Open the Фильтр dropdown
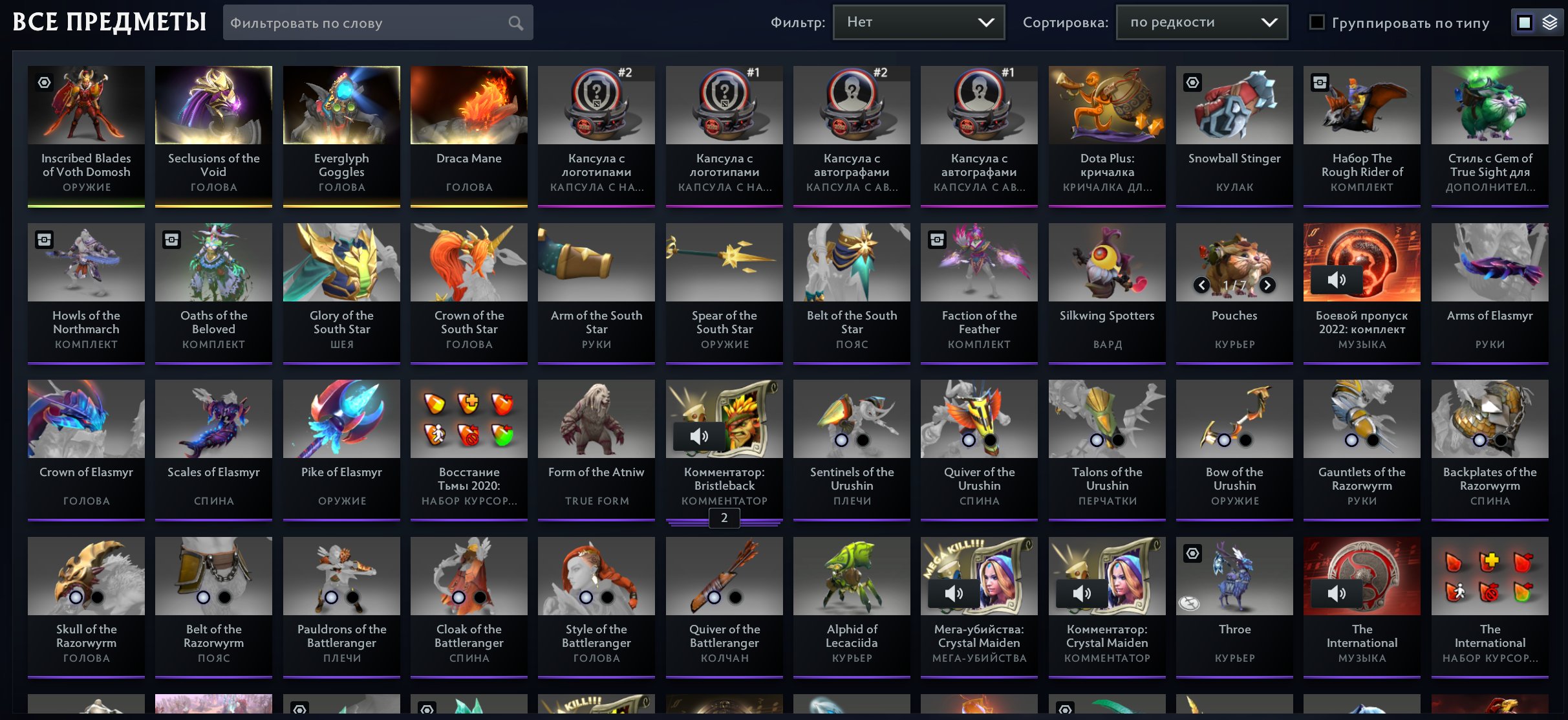This screenshot has width=1568, height=720. [918, 21]
